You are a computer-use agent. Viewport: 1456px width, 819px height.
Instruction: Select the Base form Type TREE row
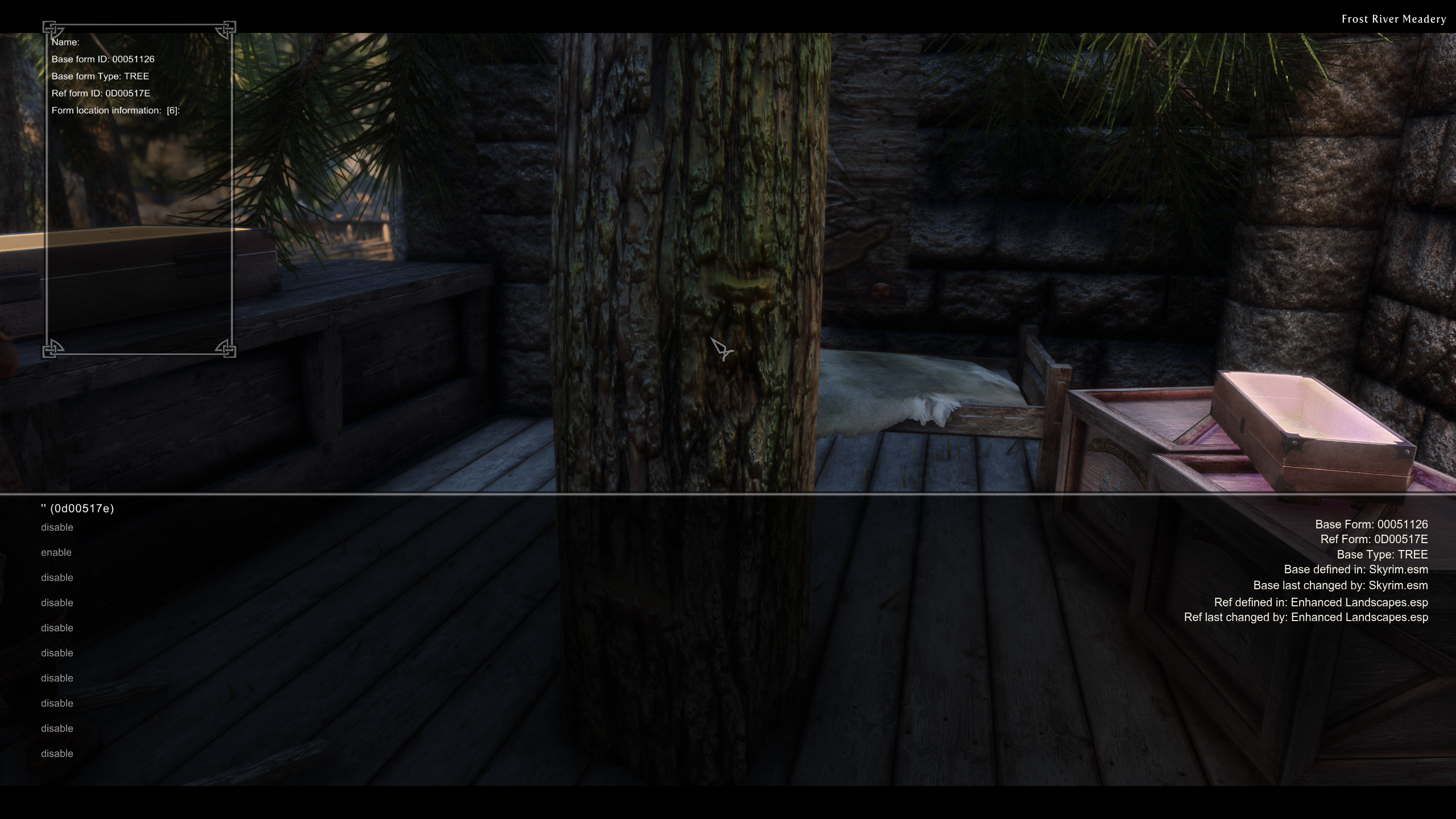100,76
